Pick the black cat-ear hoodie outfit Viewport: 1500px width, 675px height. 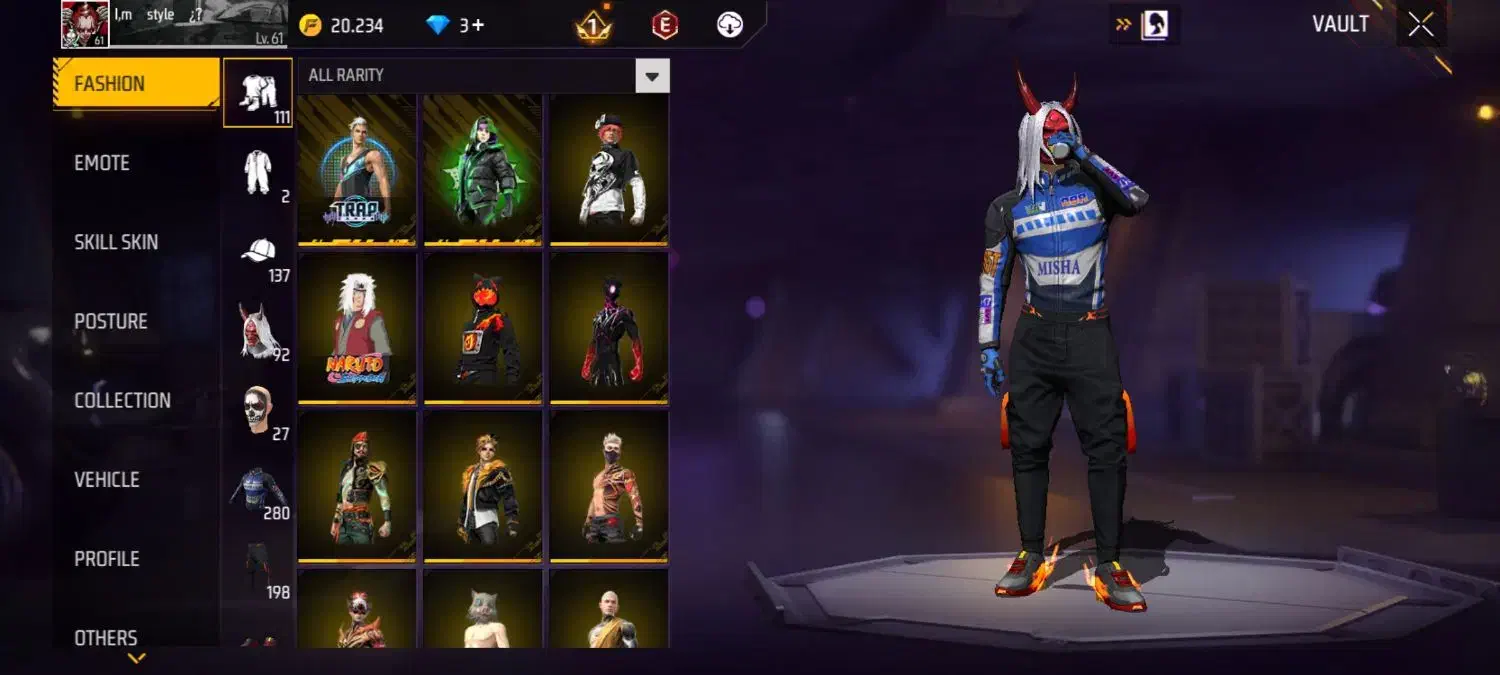pos(483,327)
